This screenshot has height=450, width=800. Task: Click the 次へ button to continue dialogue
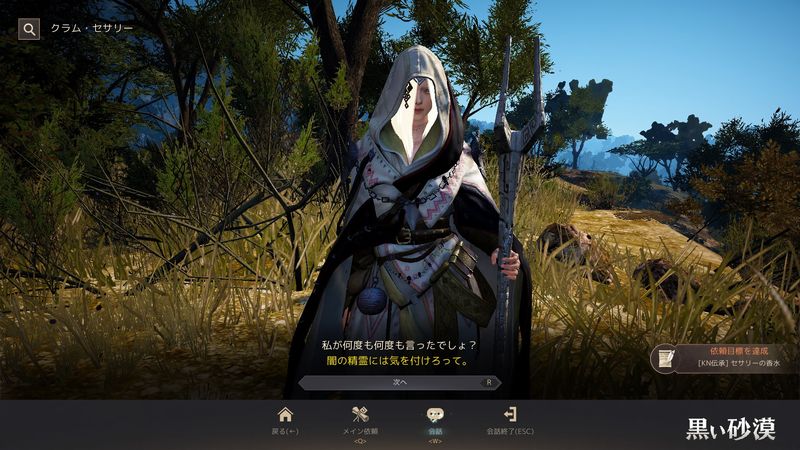click(x=399, y=382)
